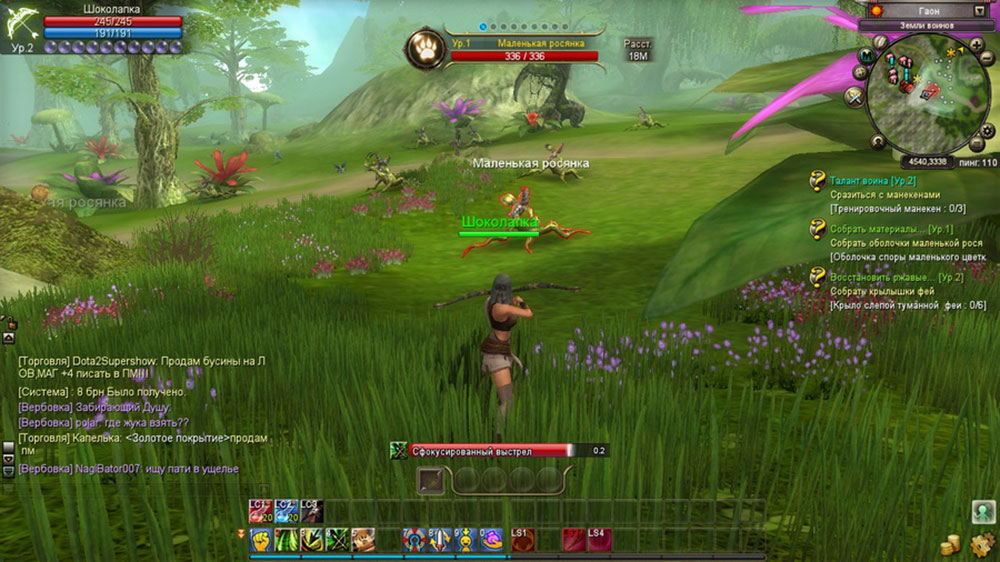This screenshot has height=562, width=1000.
Task: Click the crossed swords button beside minimap
Action: (855, 96)
